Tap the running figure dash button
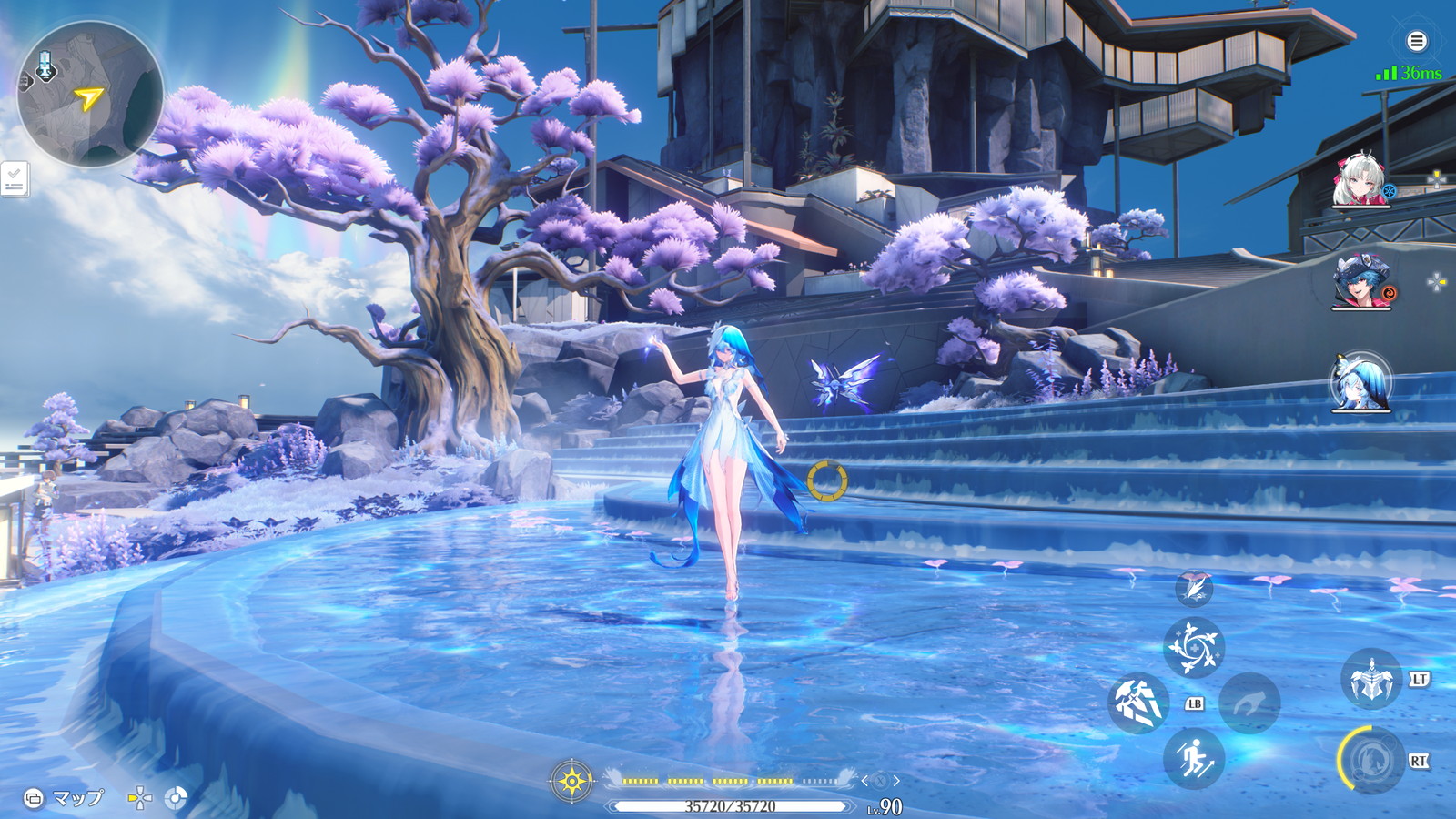1456x819 pixels. 1194,759
